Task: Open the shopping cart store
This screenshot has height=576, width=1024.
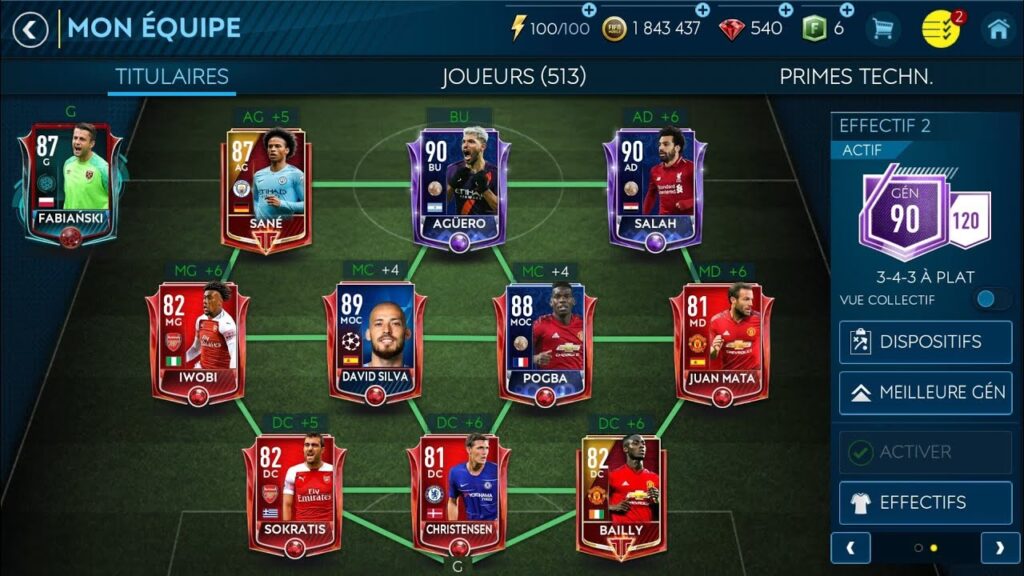Action: (883, 29)
